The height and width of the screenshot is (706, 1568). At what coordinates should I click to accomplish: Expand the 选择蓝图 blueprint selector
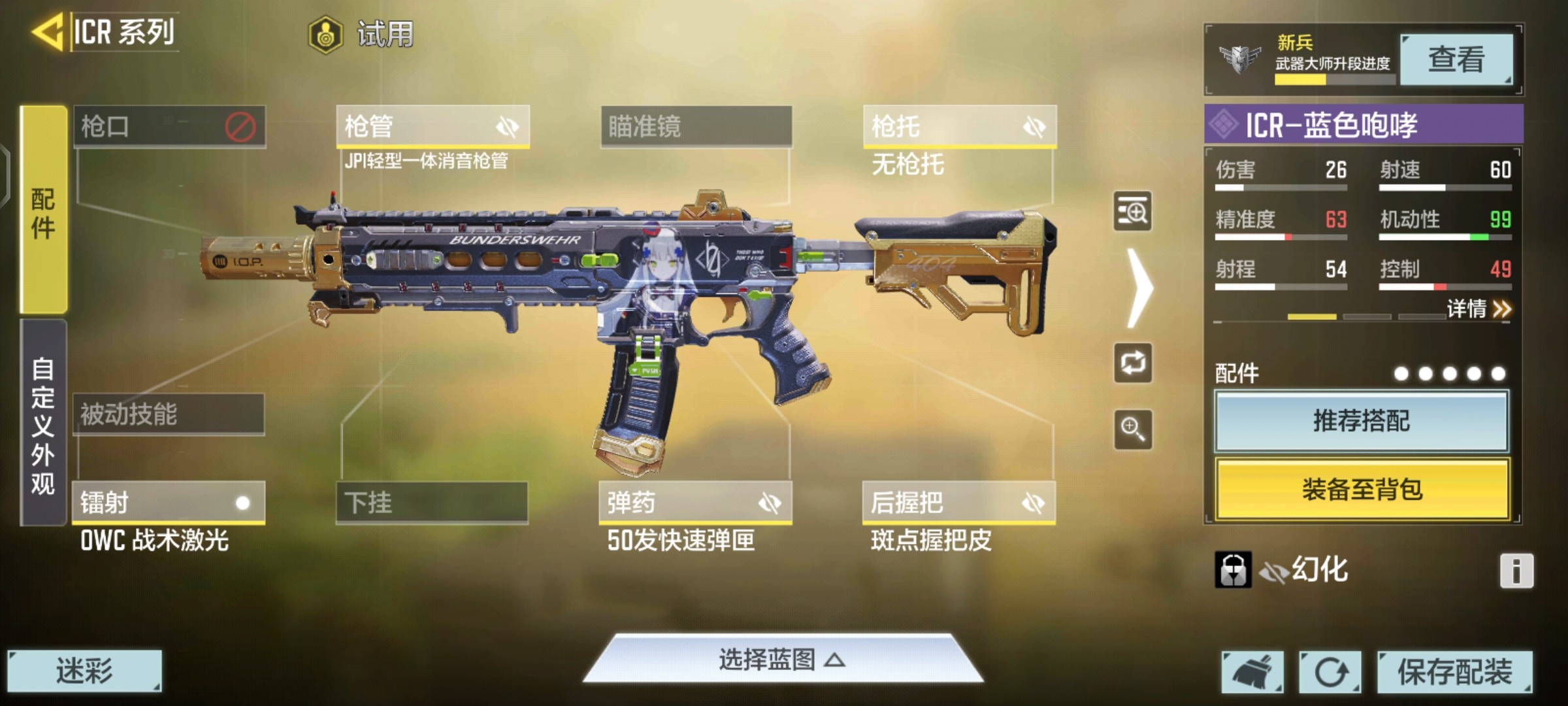(x=782, y=660)
